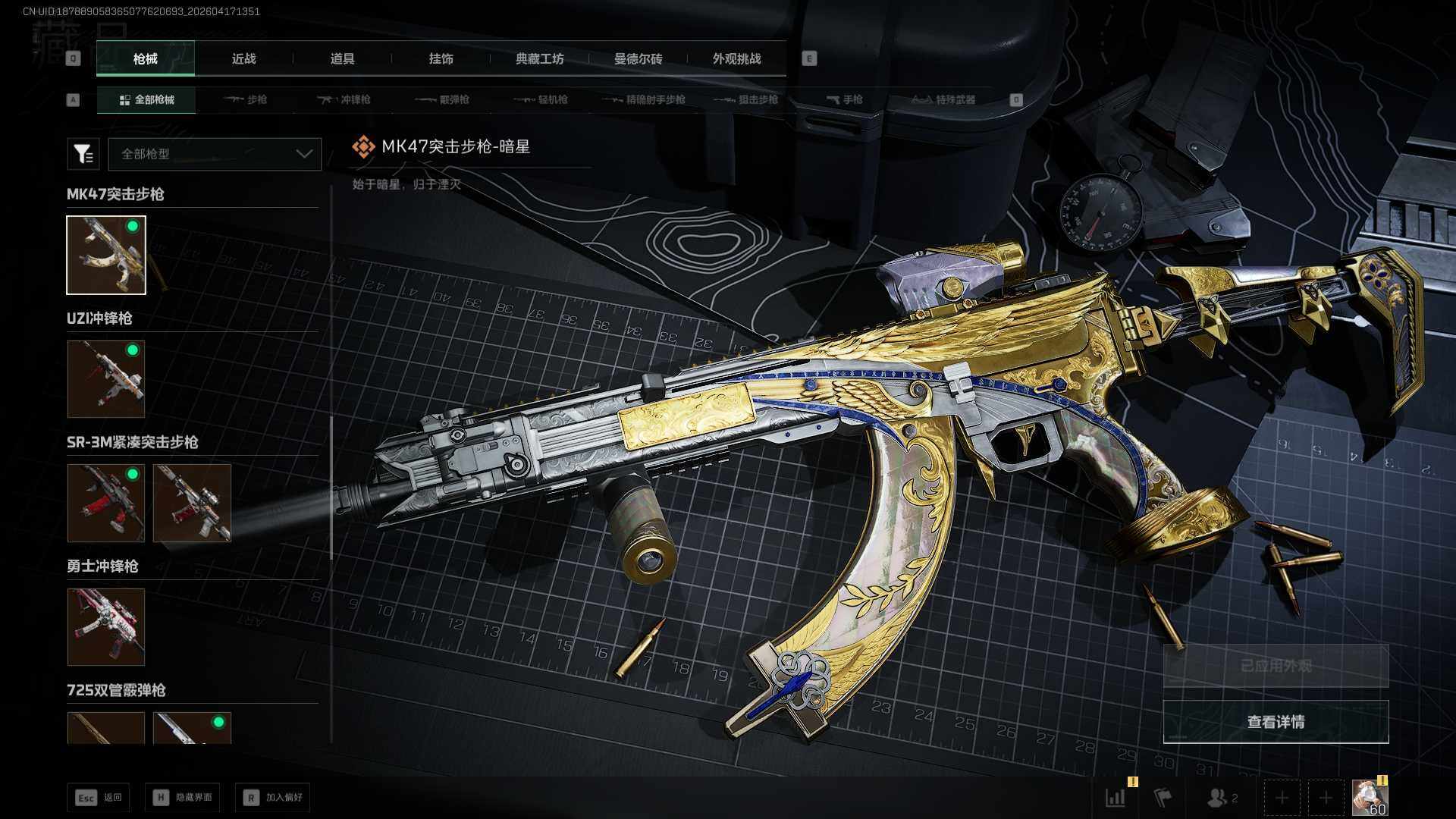Filter weapons by 步枪 rifles

click(x=246, y=99)
